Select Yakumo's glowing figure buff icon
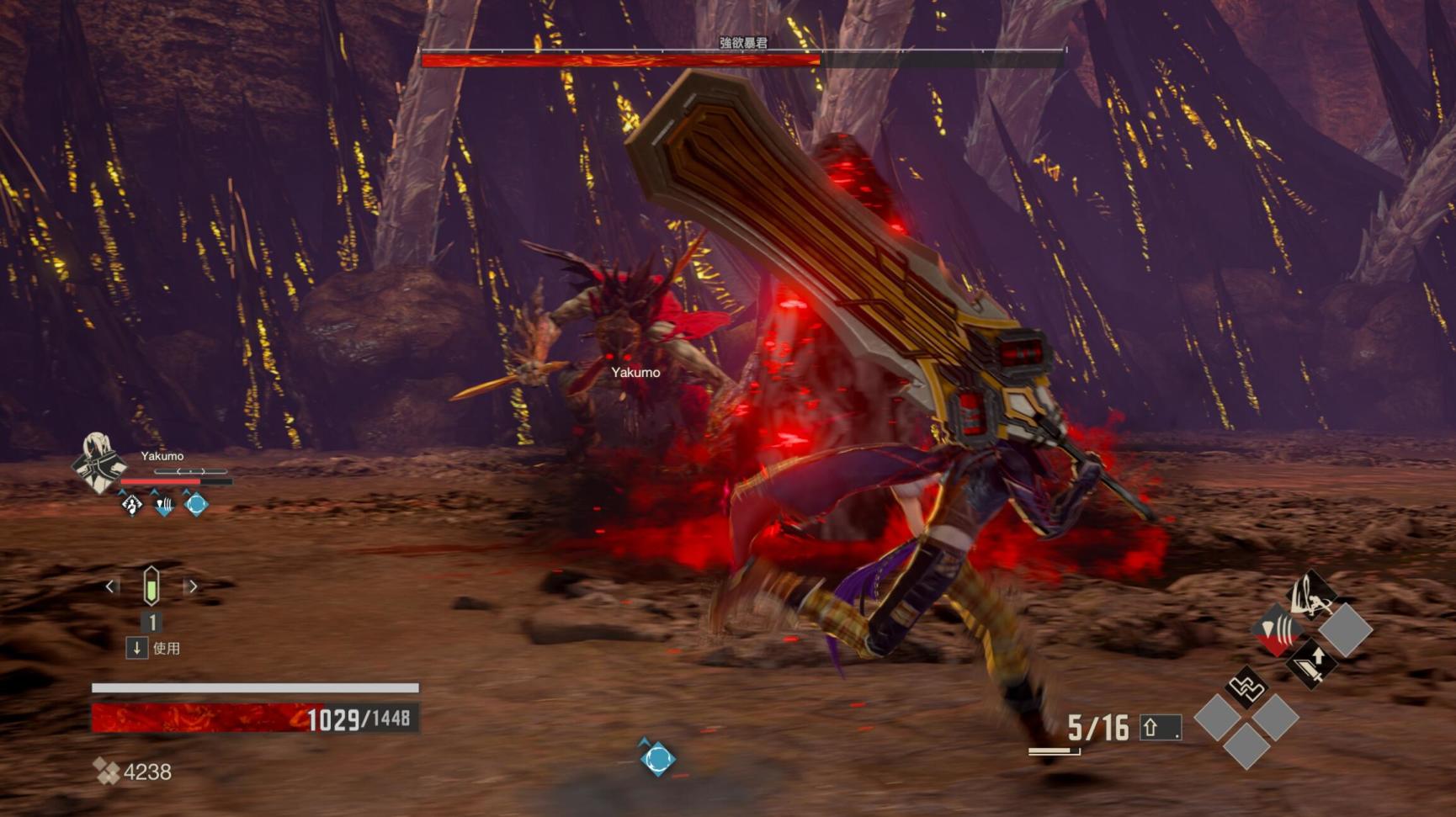The image size is (1456, 817). click(132, 505)
